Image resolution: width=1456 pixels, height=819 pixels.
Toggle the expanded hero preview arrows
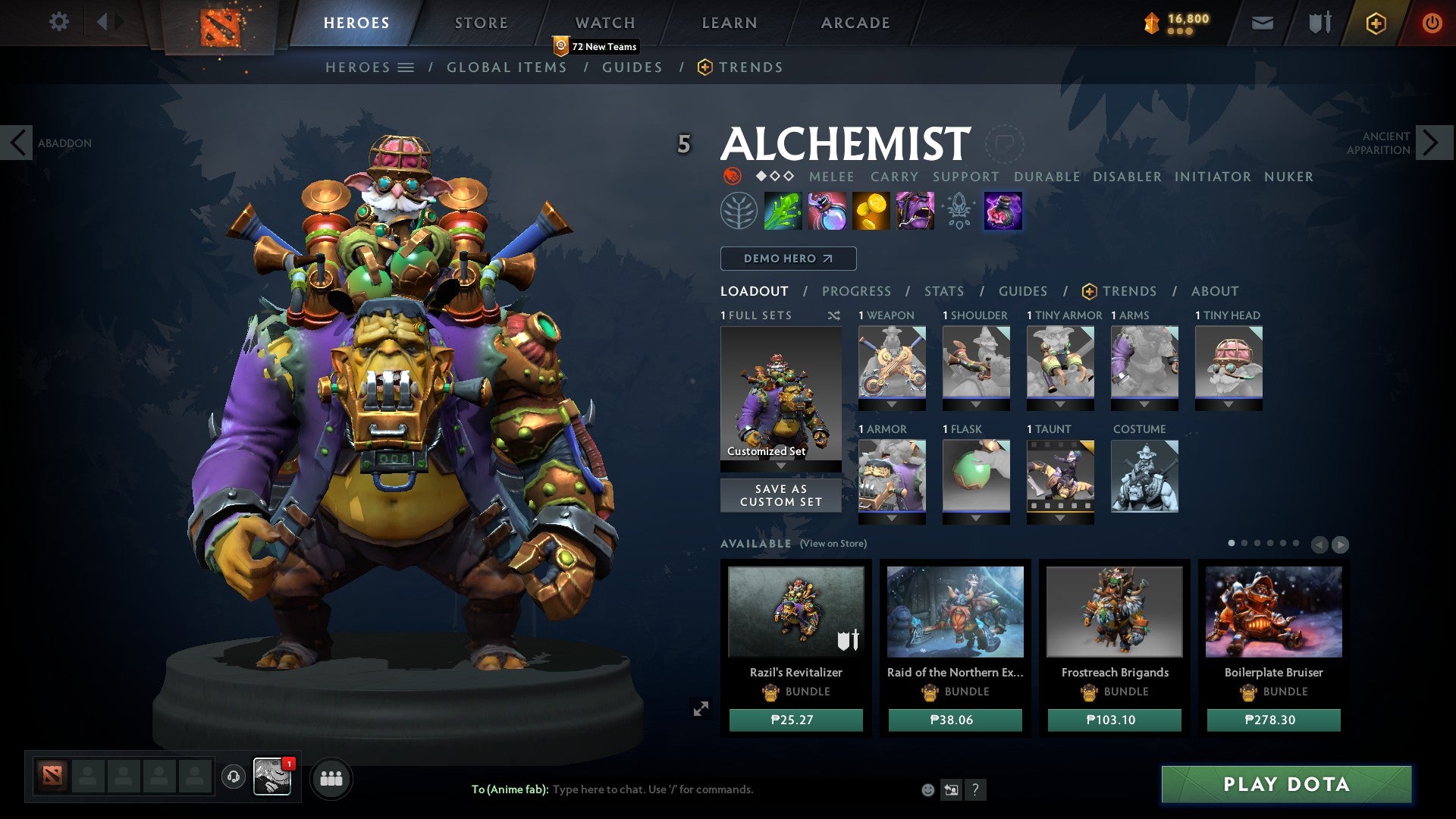tap(701, 707)
